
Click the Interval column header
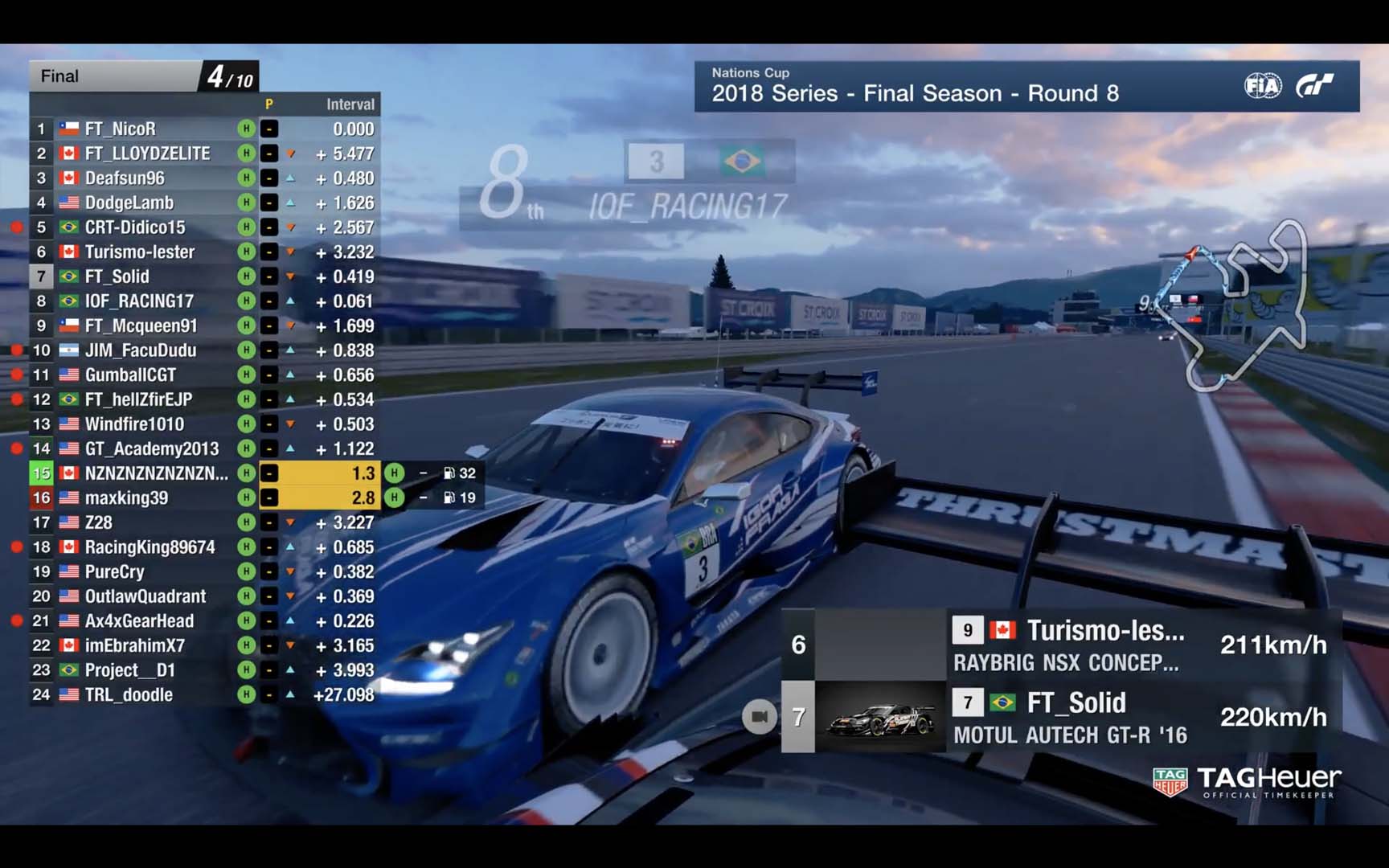350,104
